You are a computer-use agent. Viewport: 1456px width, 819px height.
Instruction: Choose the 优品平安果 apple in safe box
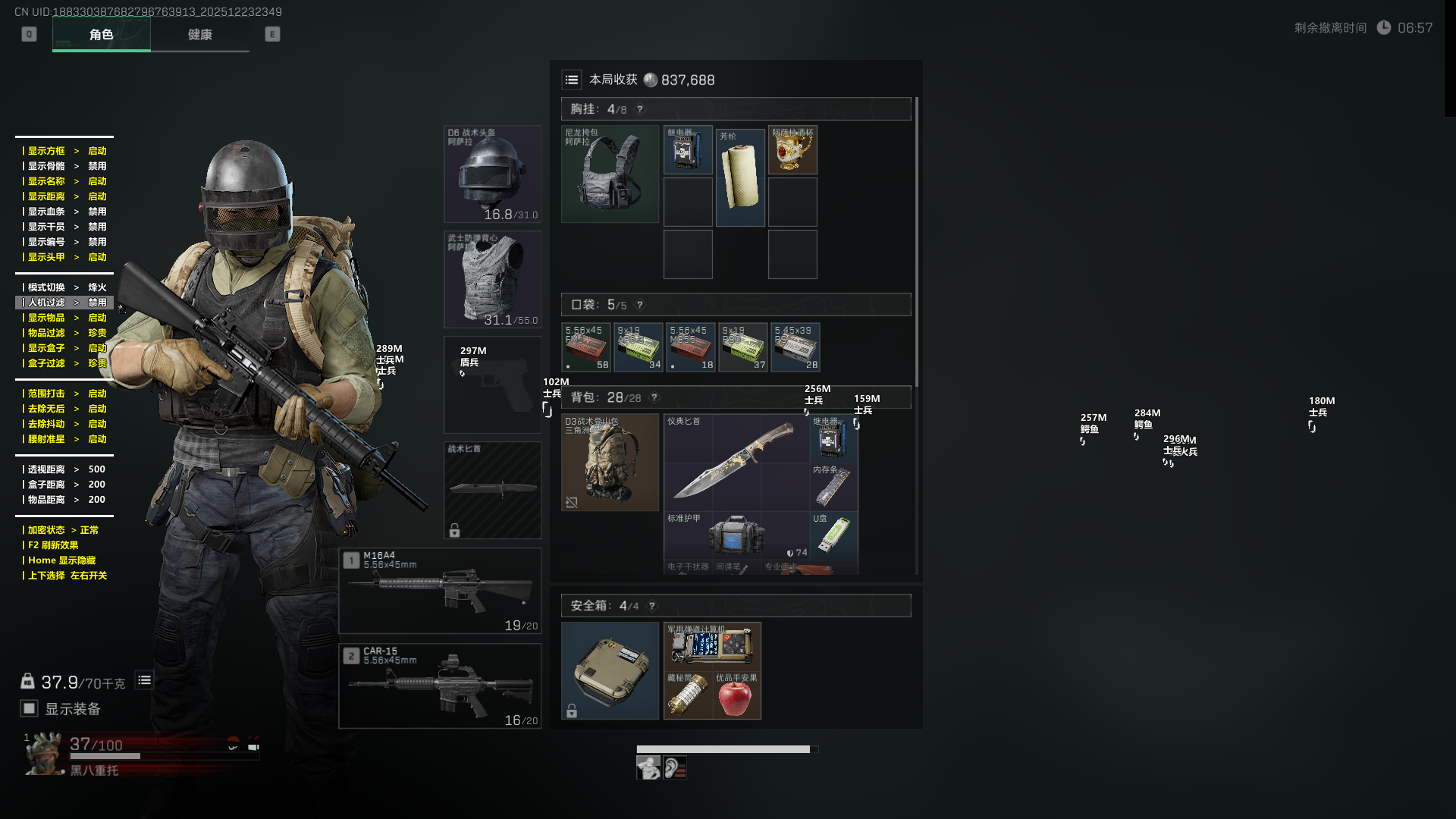(x=736, y=695)
